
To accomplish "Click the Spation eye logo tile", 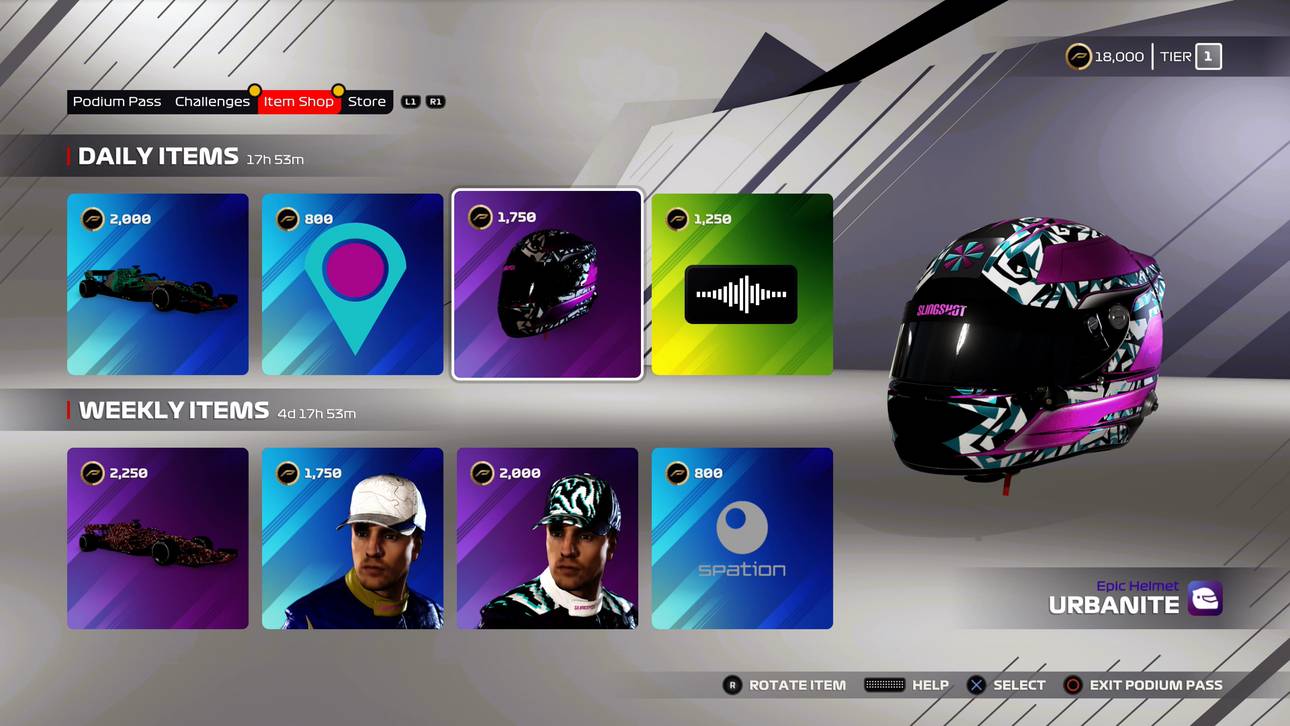I will point(741,537).
